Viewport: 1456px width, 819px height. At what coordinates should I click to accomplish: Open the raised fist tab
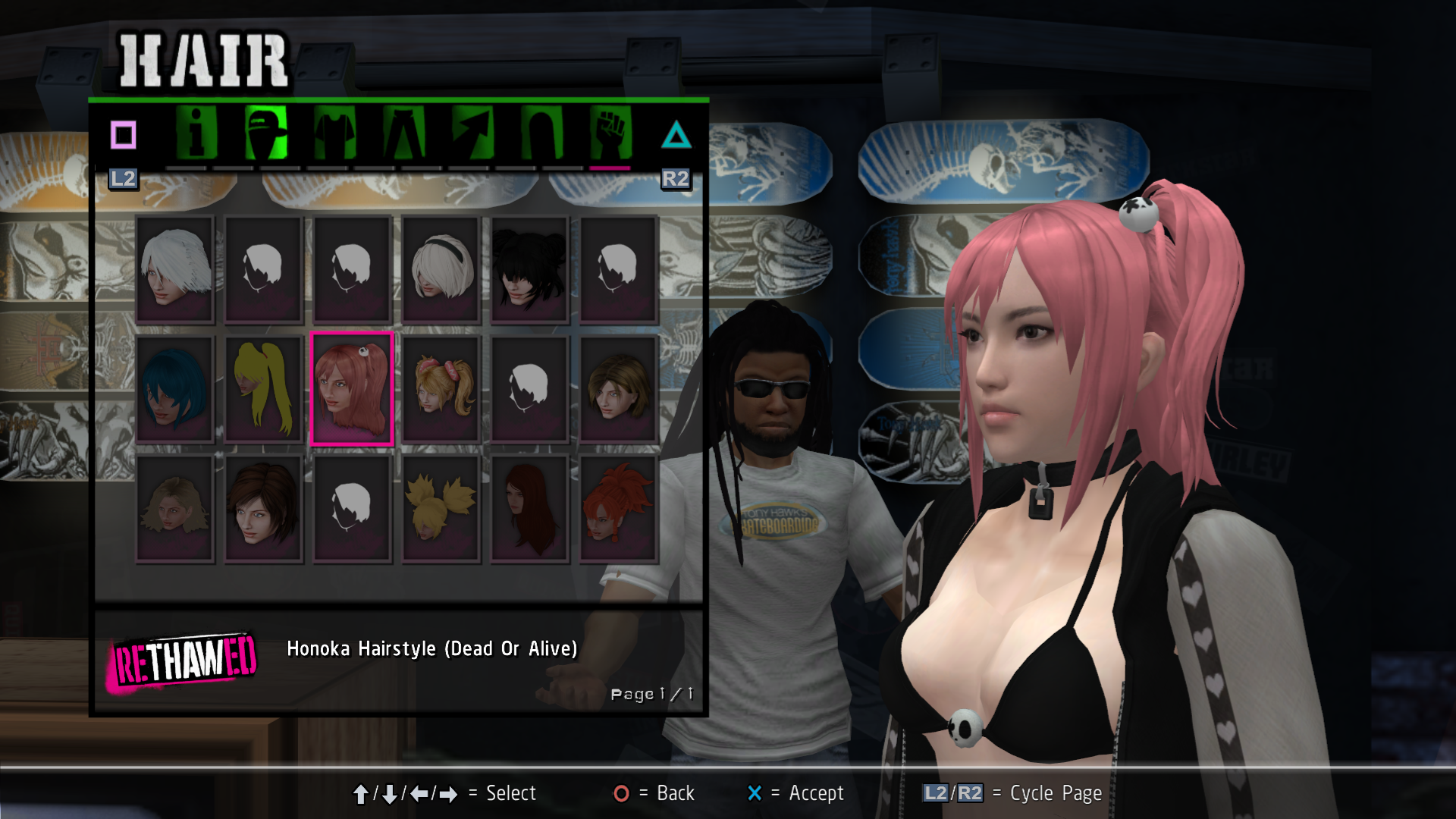[x=610, y=133]
